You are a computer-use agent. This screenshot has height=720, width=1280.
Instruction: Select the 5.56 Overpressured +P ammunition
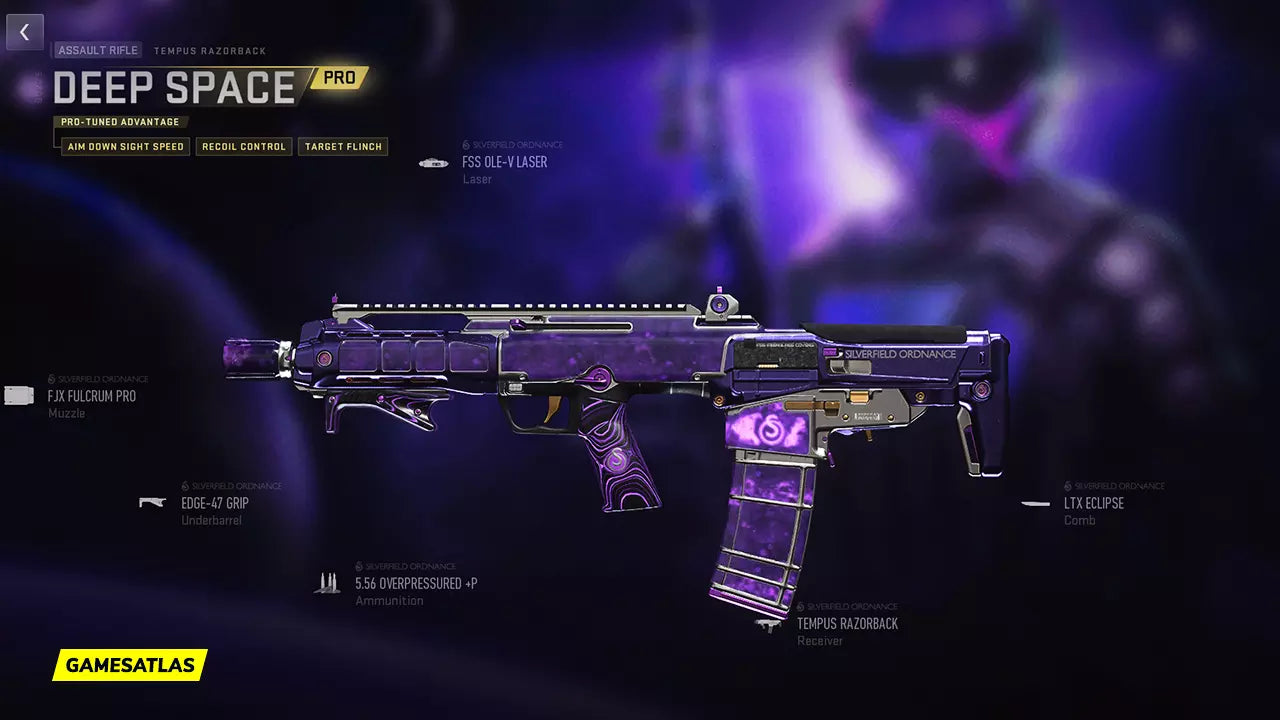point(415,583)
